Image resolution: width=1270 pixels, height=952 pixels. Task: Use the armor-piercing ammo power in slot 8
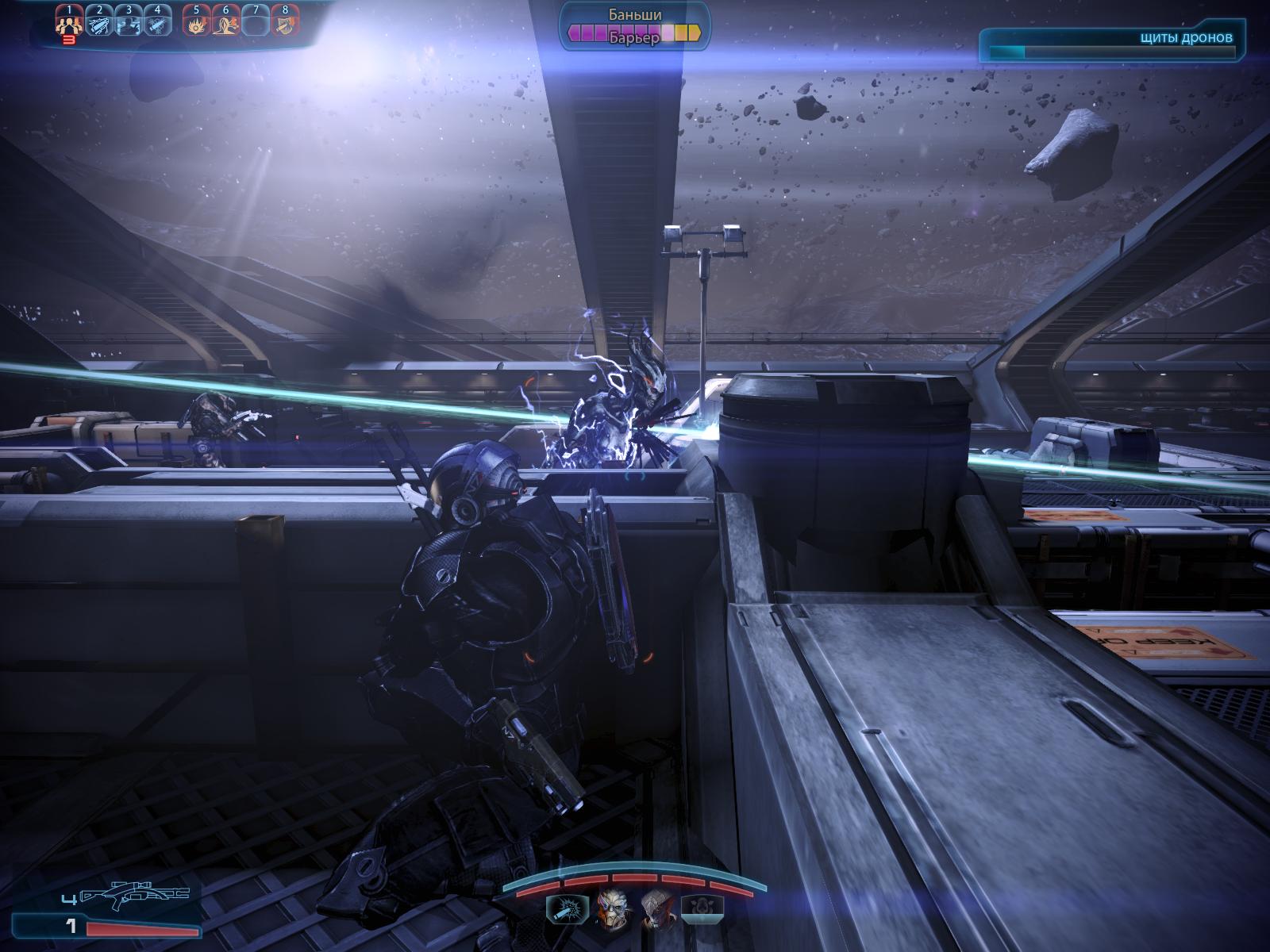[285, 24]
